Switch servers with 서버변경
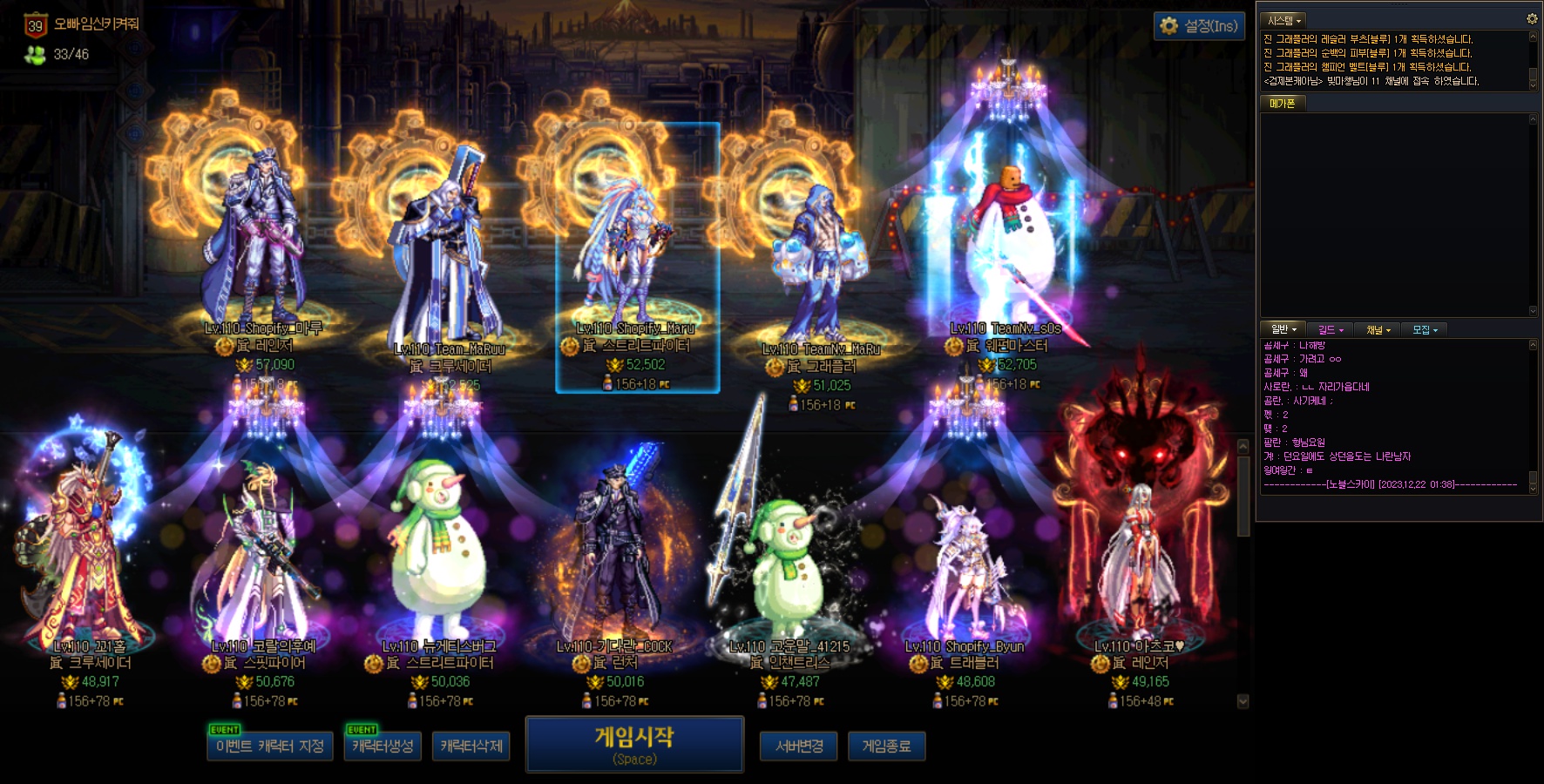 pyautogui.click(x=799, y=747)
